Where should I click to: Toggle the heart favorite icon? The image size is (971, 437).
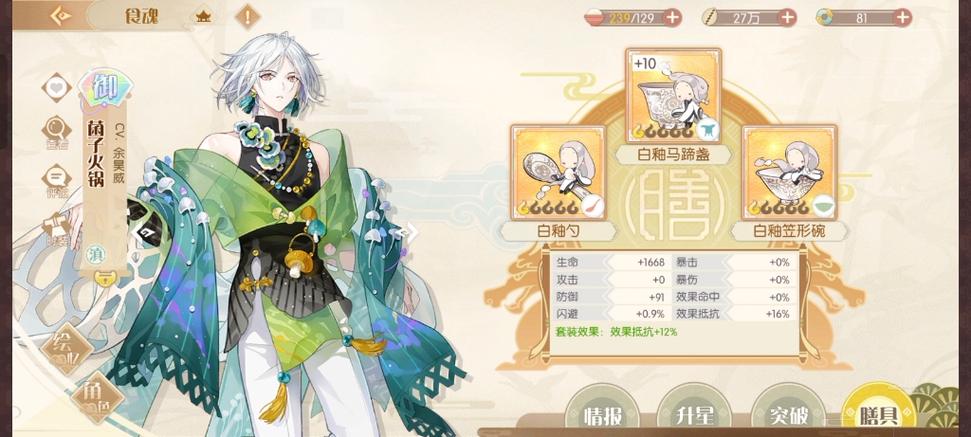pyautogui.click(x=56, y=87)
